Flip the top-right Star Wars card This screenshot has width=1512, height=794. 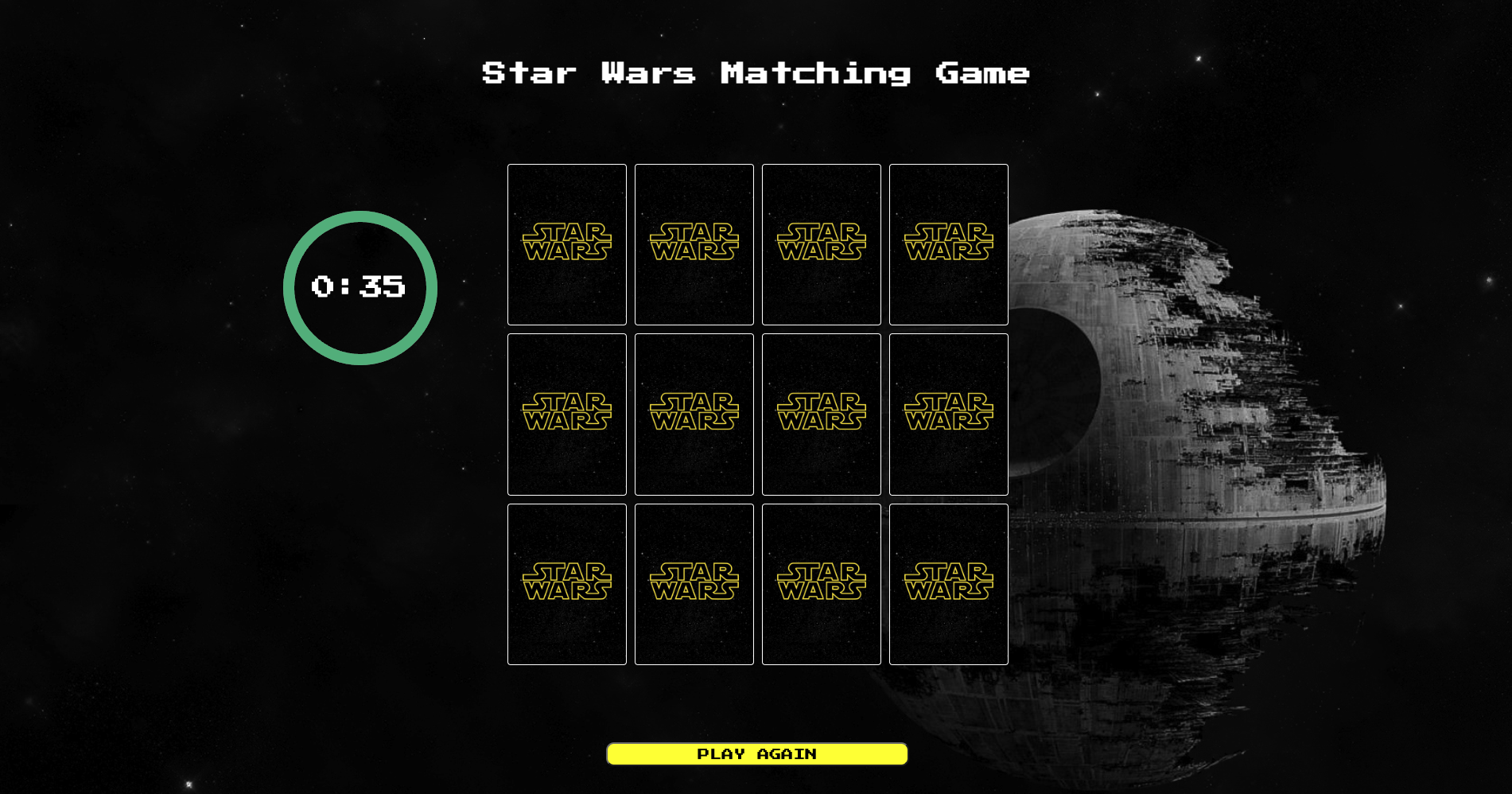coord(948,244)
